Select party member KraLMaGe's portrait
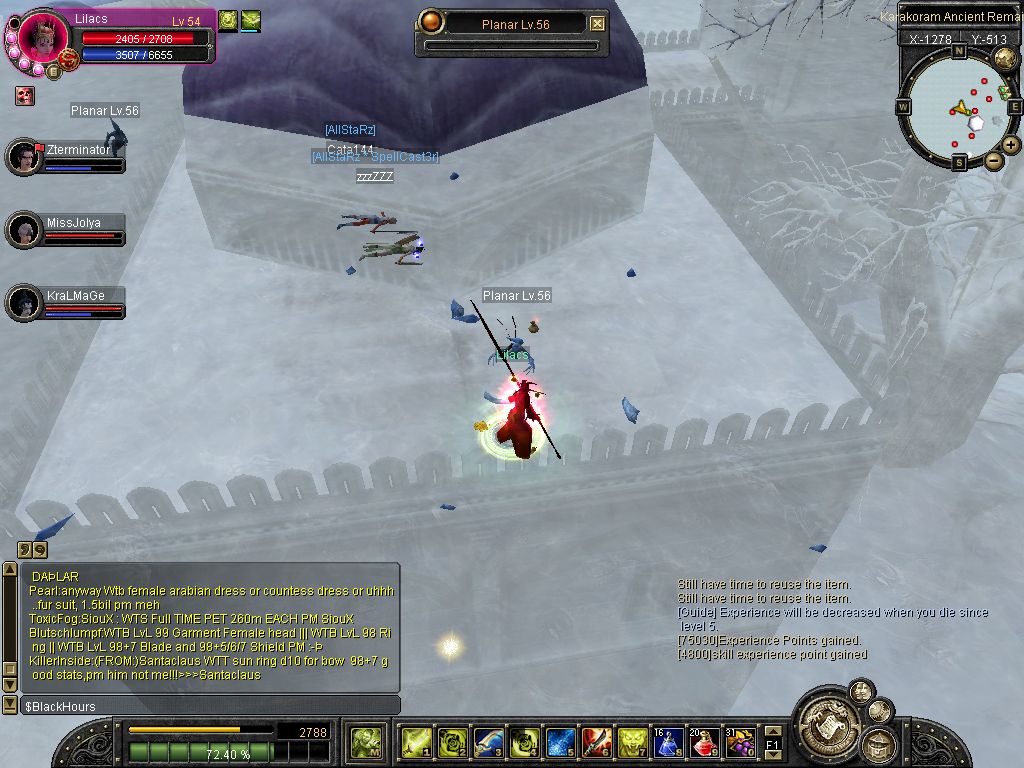The height and width of the screenshot is (768, 1024). point(23,303)
